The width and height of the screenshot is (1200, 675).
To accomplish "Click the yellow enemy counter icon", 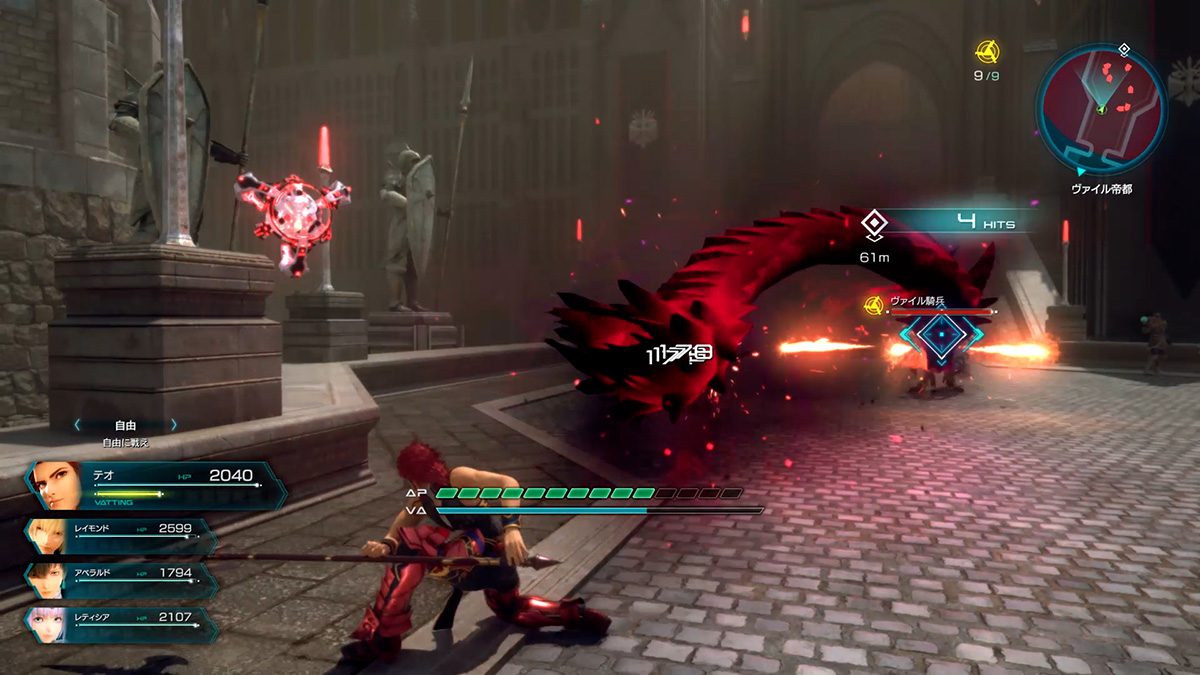I will point(987,49).
